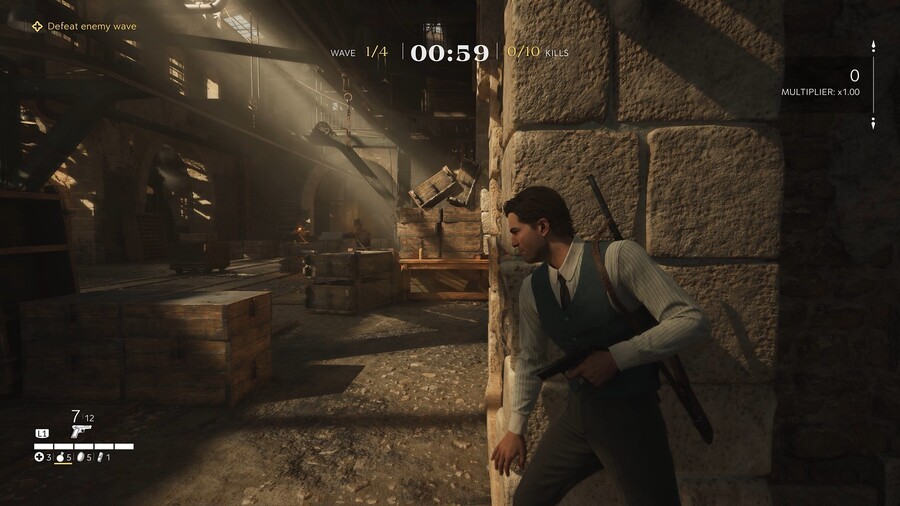
Task: Select the pistol weapon icon
Action: tap(81, 430)
